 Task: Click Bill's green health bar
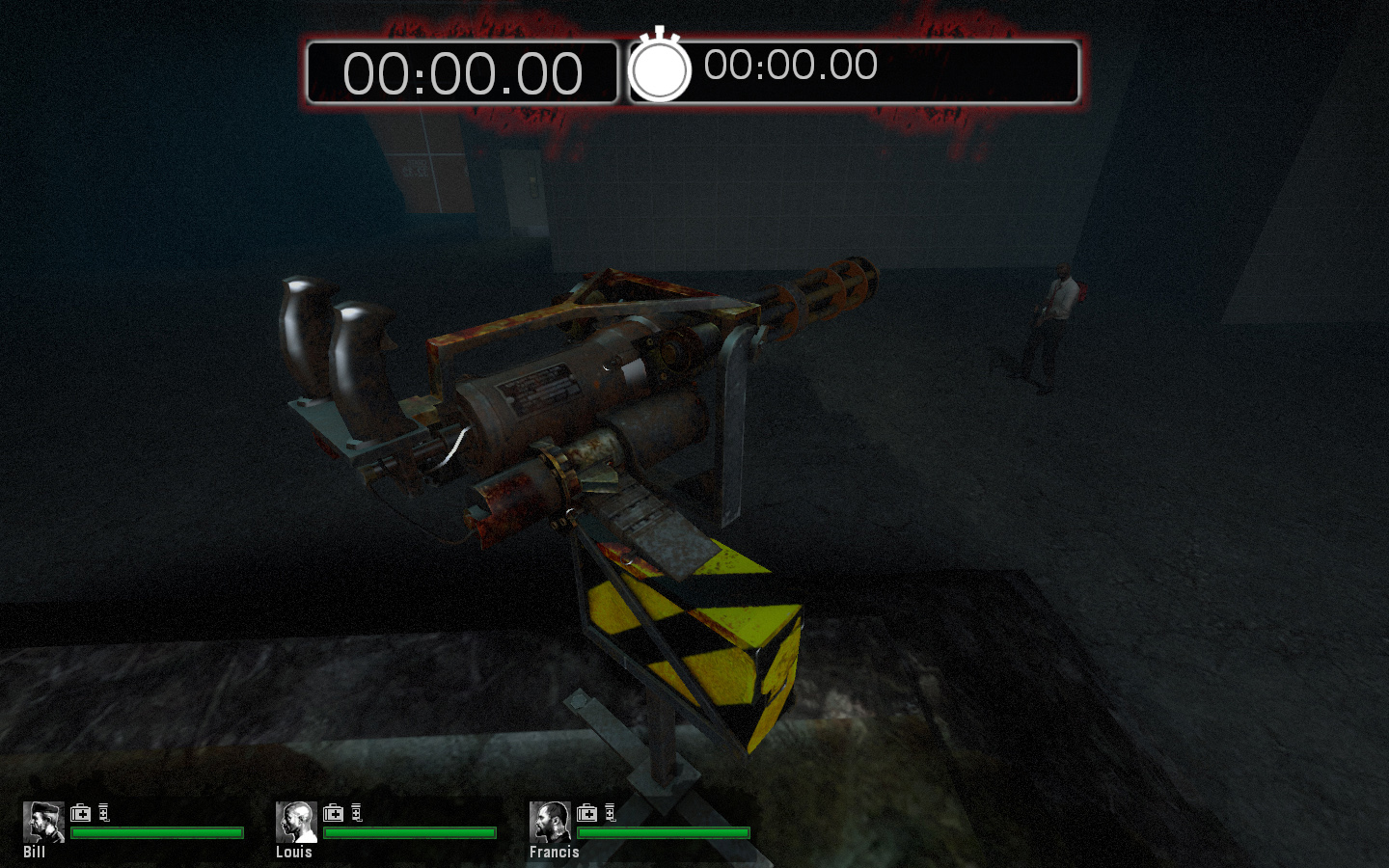(x=154, y=831)
